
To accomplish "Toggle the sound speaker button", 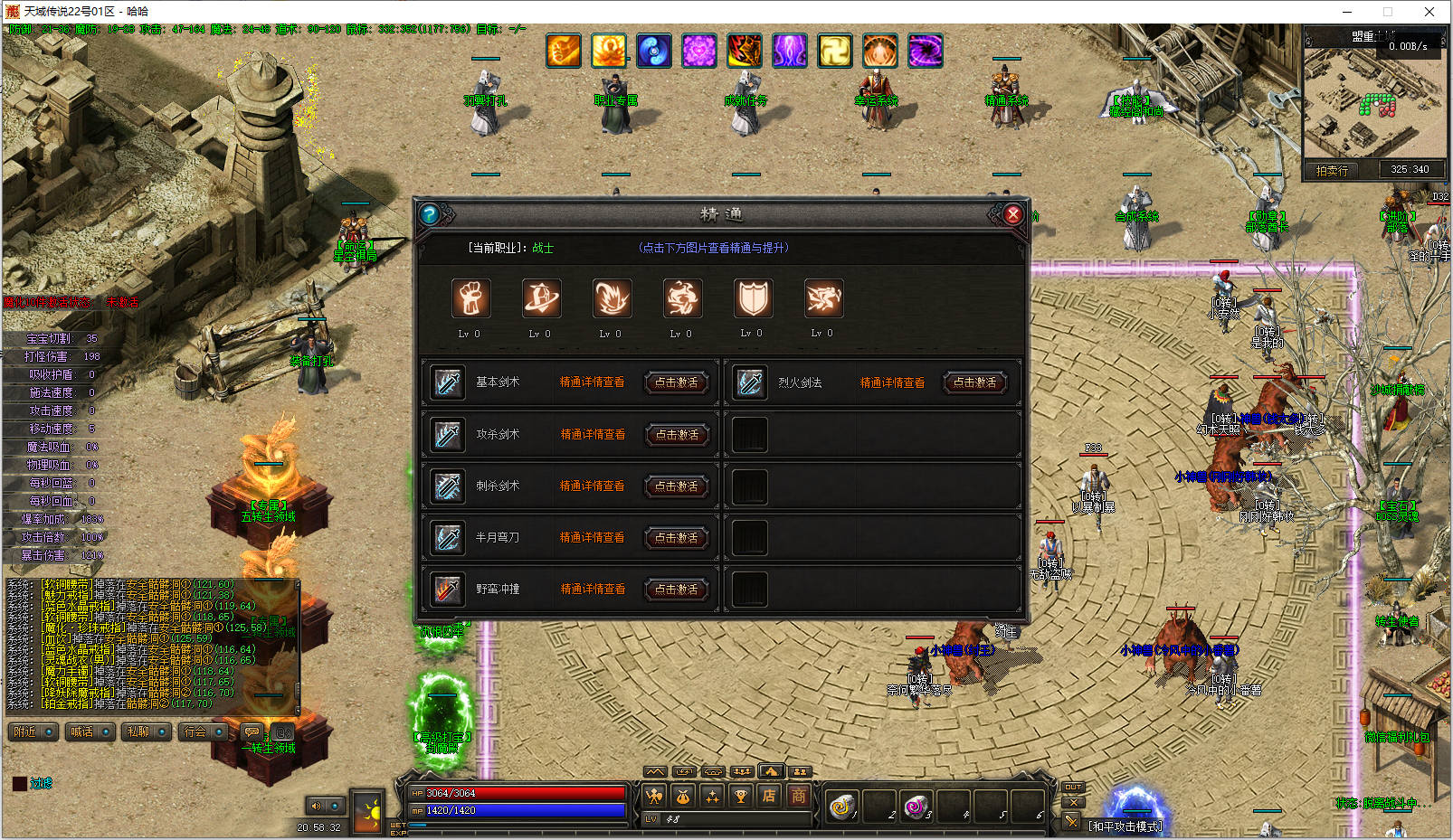I will [316, 806].
